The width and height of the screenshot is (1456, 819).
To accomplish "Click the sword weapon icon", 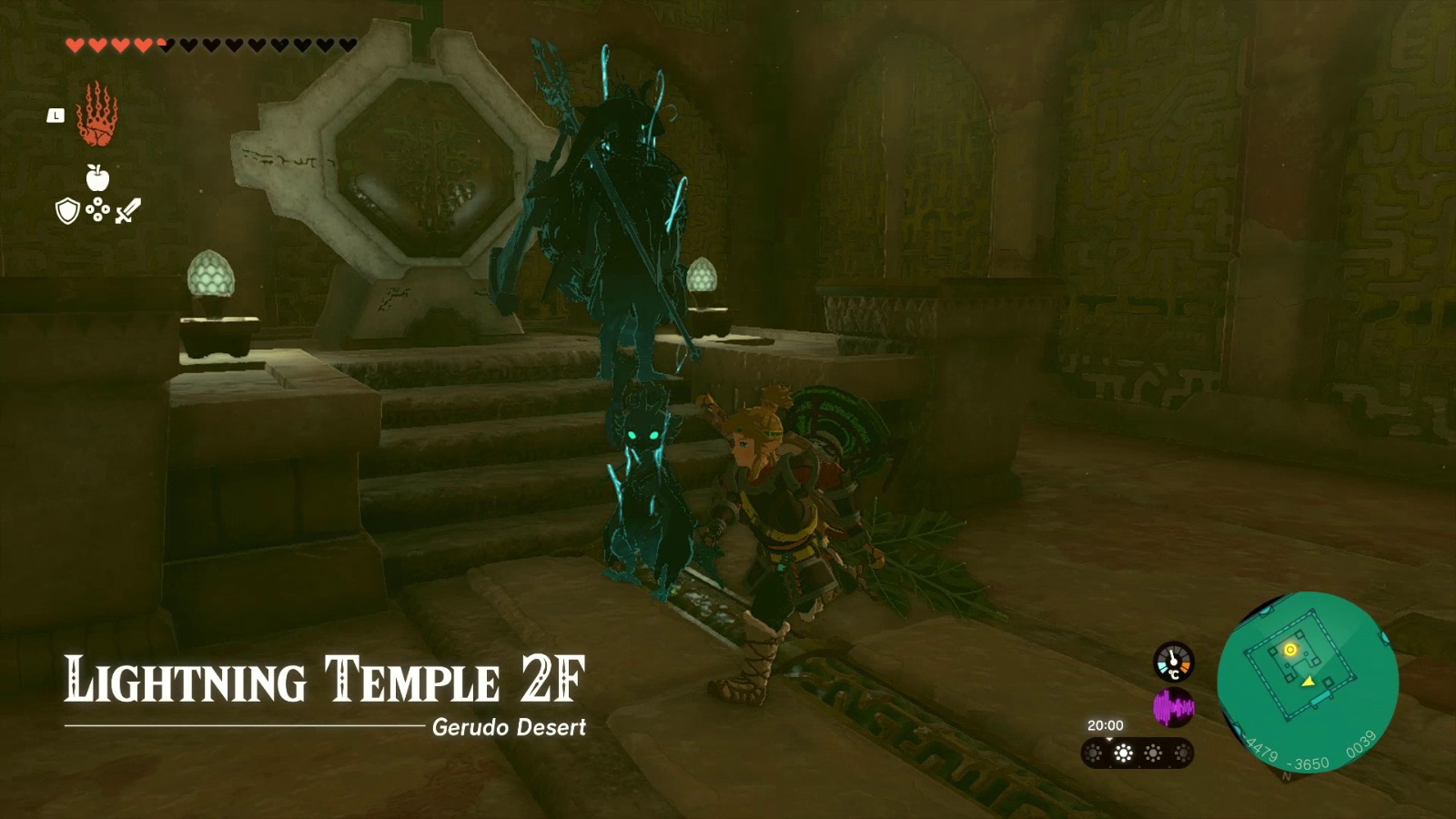I will pyautogui.click(x=128, y=211).
